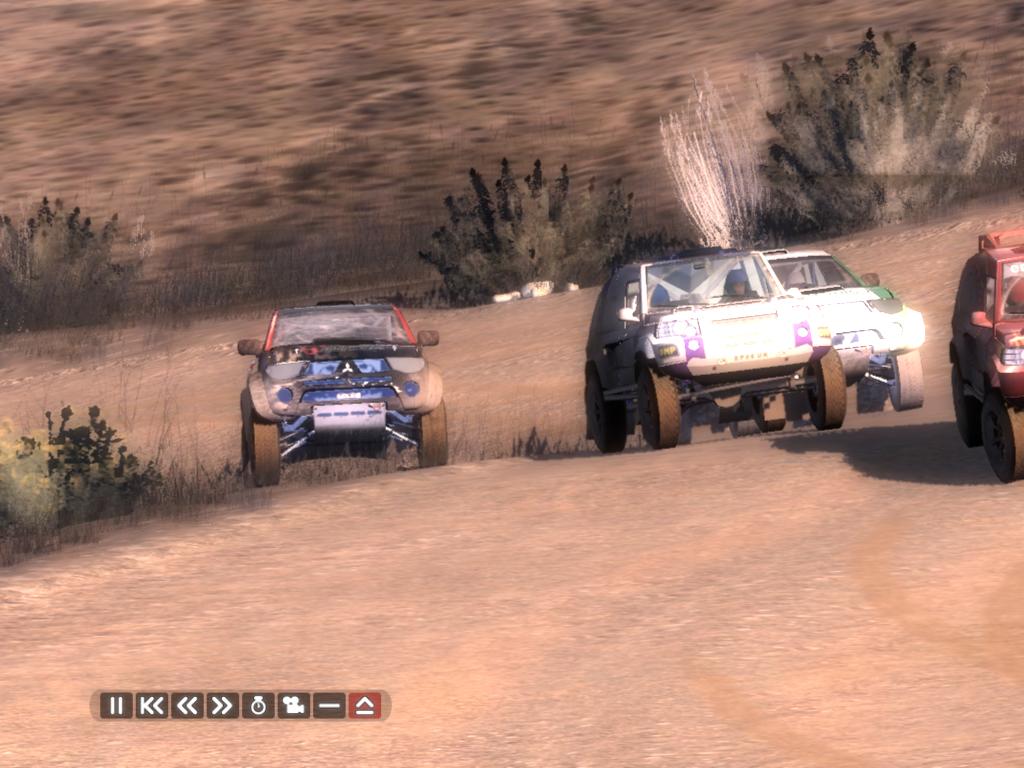The width and height of the screenshot is (1024, 768).
Task: Click the red eject button
Action: point(365,705)
